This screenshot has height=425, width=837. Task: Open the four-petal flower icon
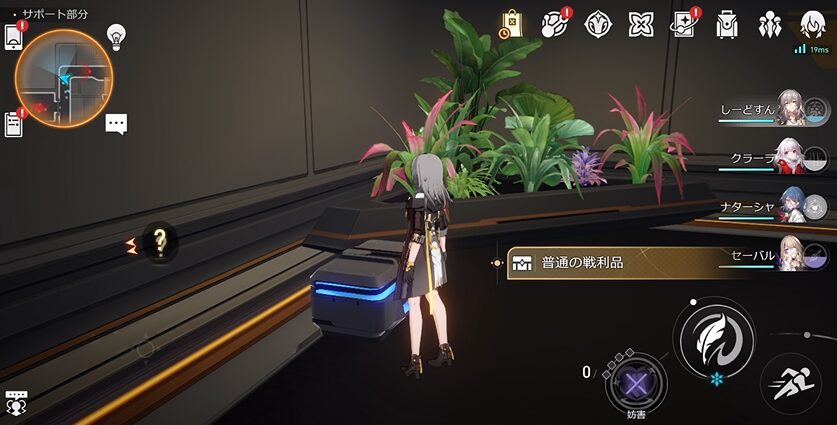pos(640,24)
